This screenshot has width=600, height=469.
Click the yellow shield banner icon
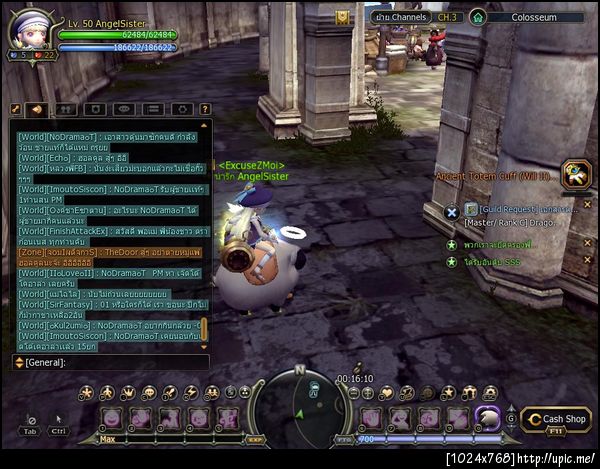click(342, 17)
